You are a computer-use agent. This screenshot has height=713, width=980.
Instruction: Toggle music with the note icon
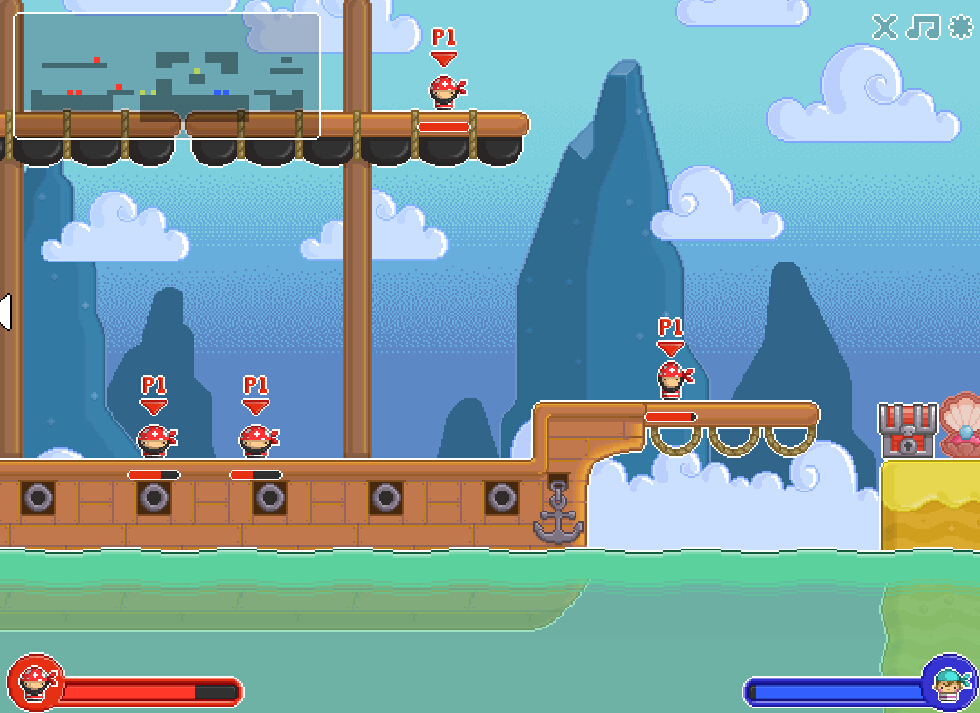[x=922, y=27]
